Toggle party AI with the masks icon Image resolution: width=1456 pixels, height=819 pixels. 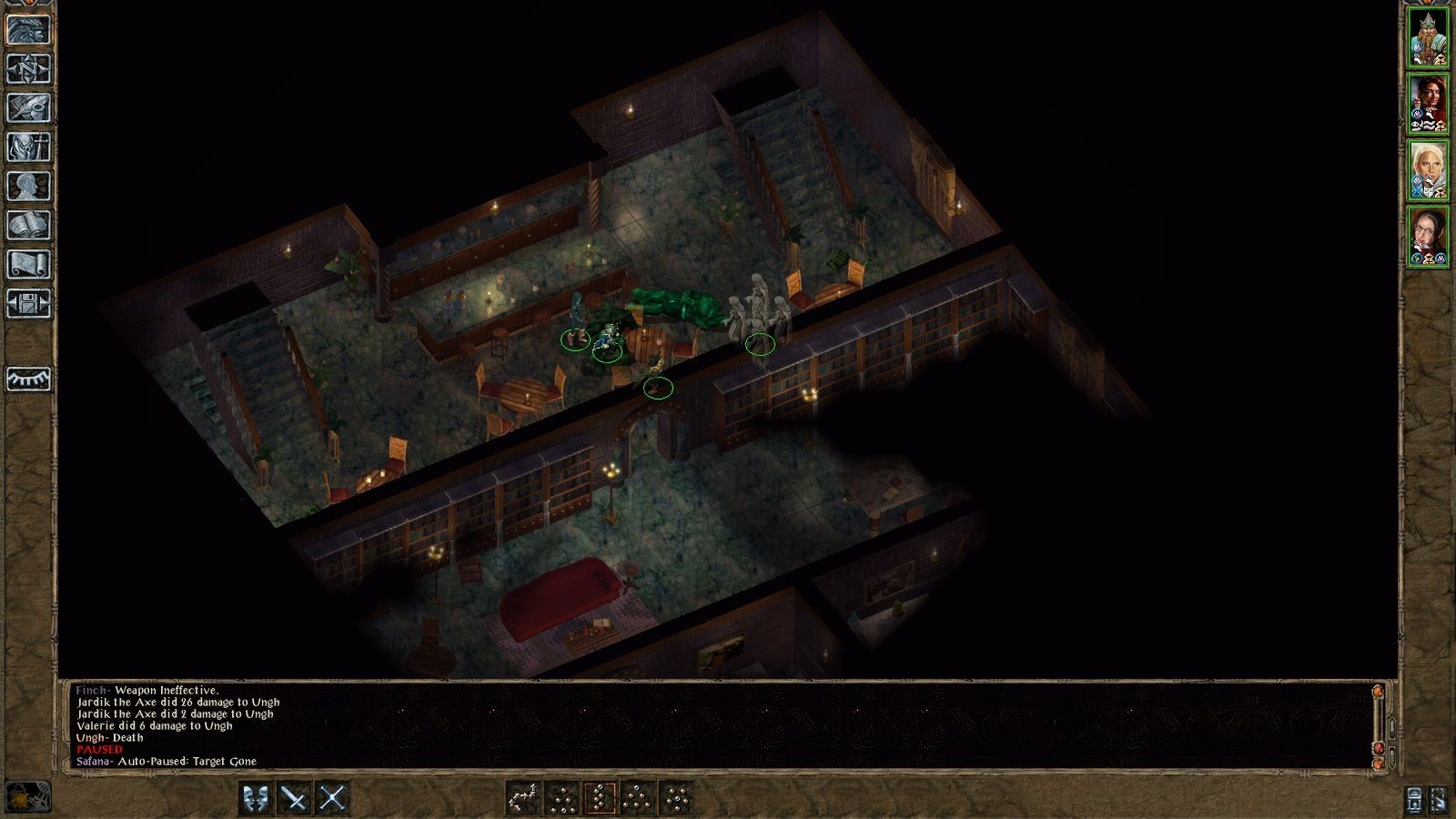click(254, 796)
